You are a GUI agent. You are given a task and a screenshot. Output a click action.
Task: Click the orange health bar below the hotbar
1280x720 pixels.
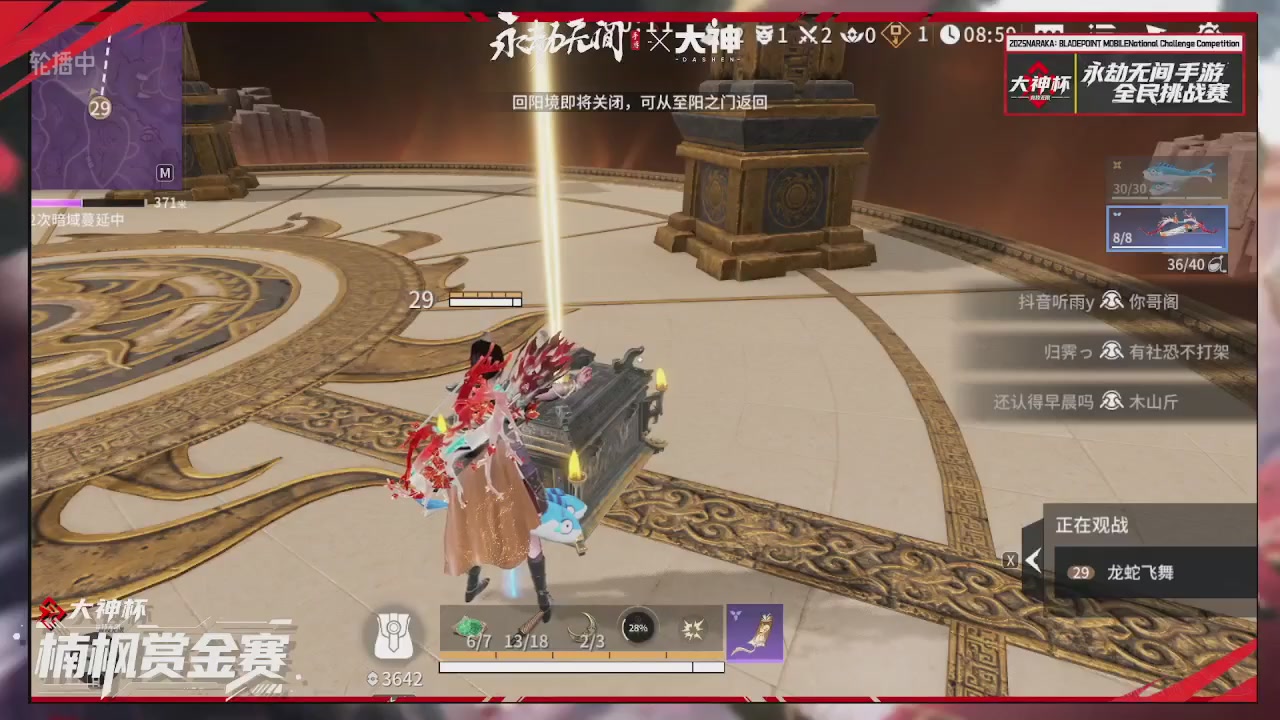(580, 654)
